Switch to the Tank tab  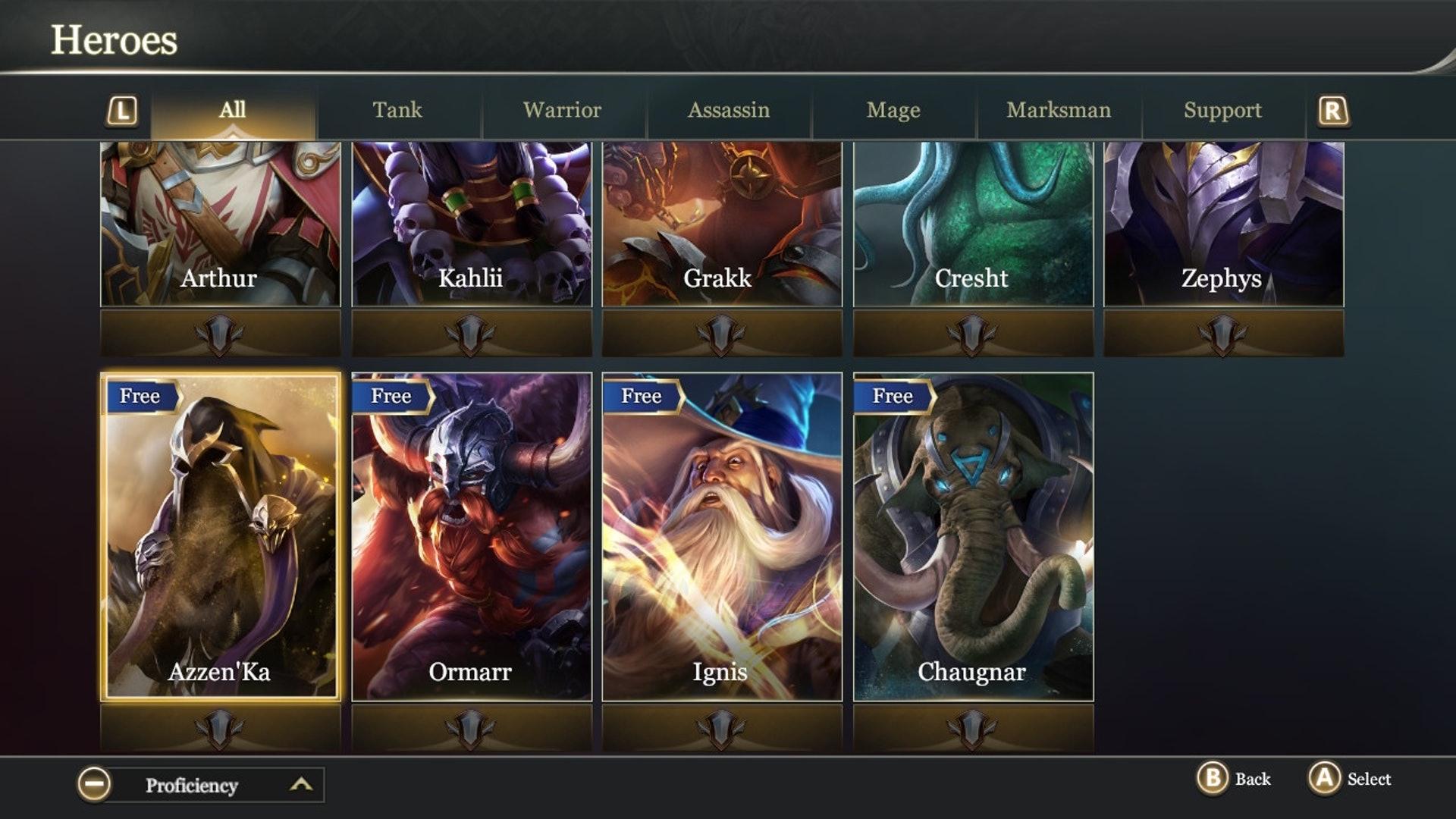[397, 111]
